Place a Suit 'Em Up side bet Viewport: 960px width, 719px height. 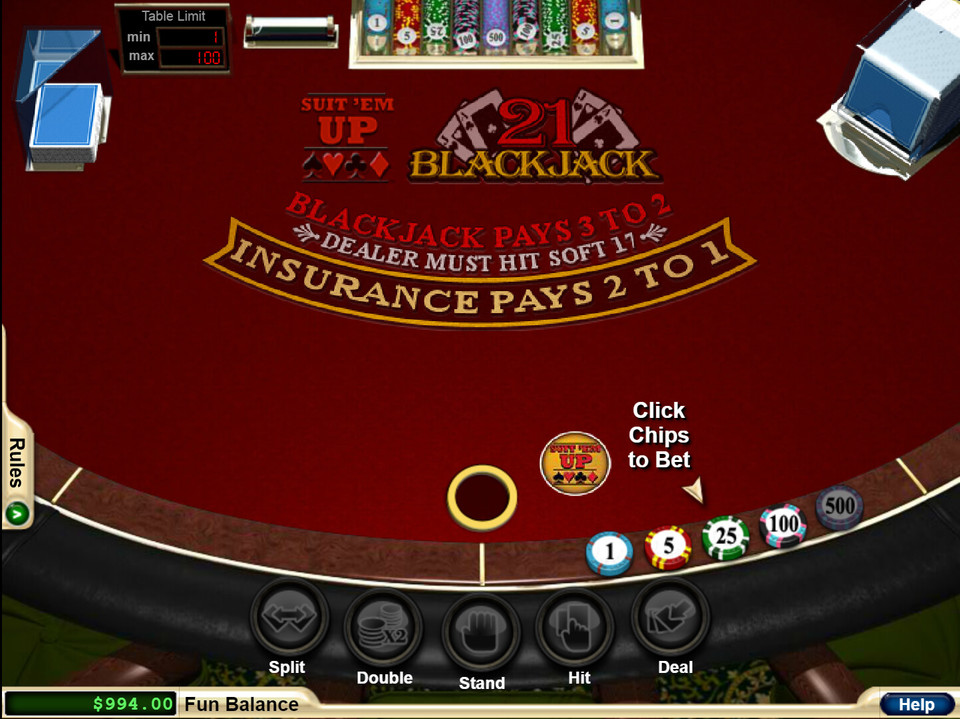click(x=575, y=462)
